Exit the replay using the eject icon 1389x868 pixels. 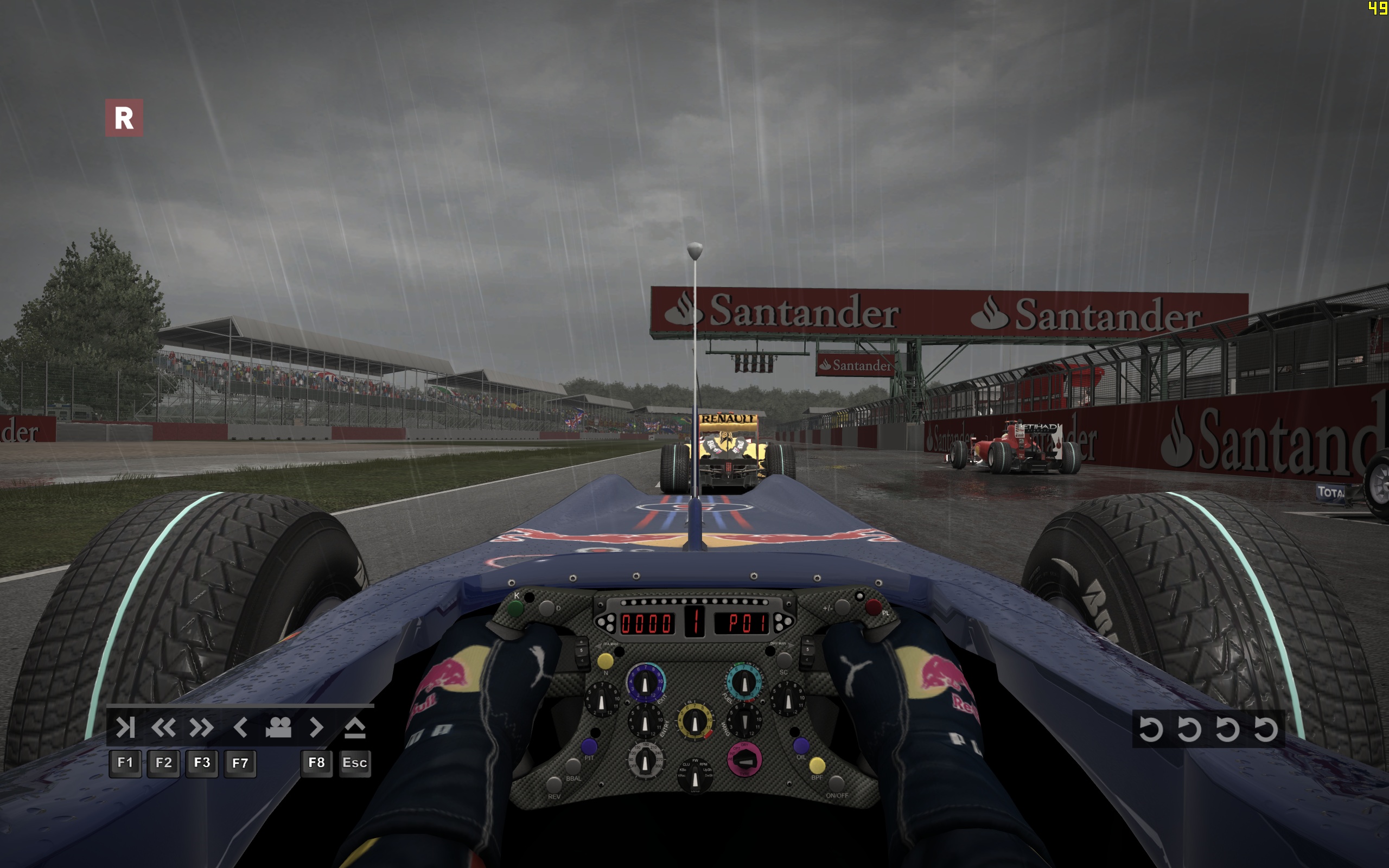[355, 727]
